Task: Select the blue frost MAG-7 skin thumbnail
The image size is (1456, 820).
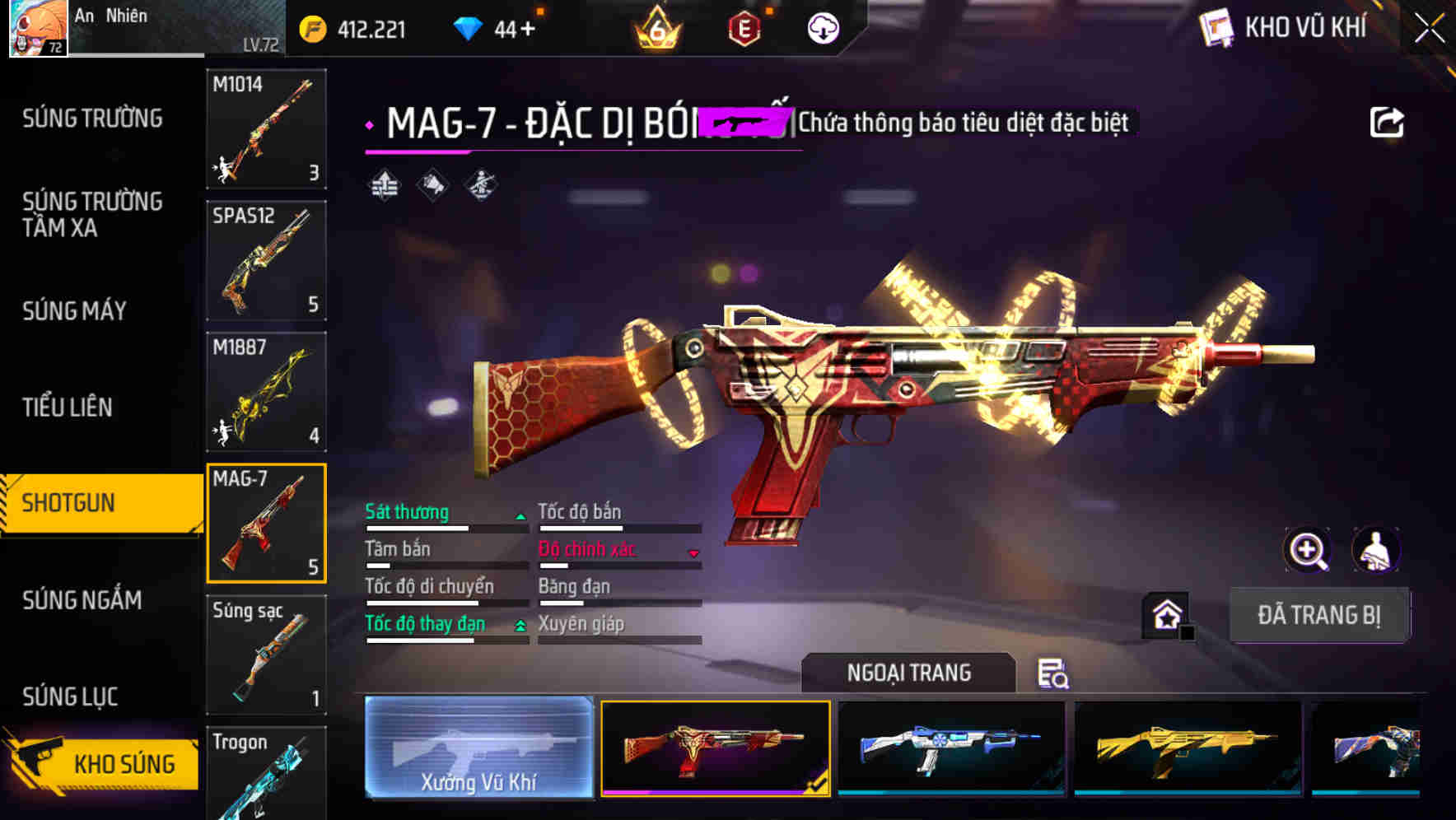Action: (951, 749)
